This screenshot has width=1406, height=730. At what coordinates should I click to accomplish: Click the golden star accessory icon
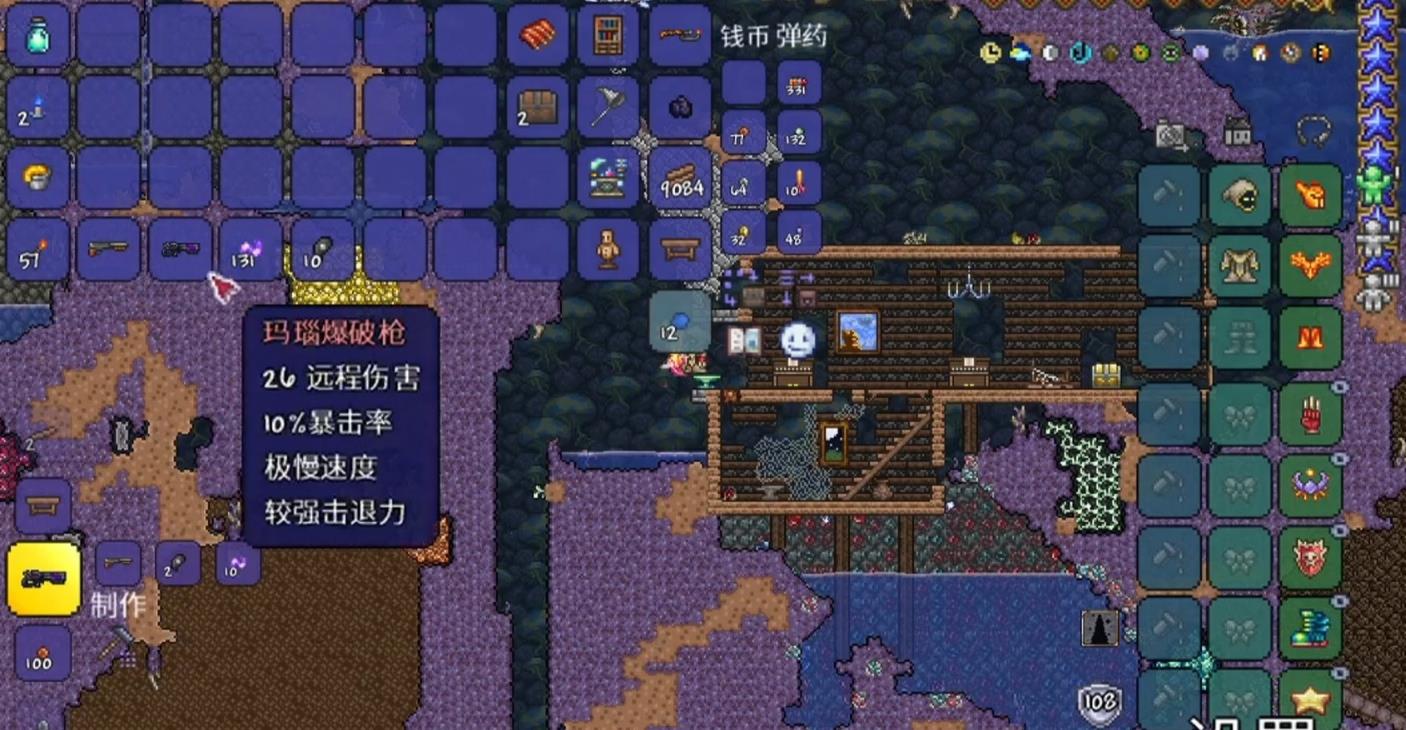[x=1310, y=698]
